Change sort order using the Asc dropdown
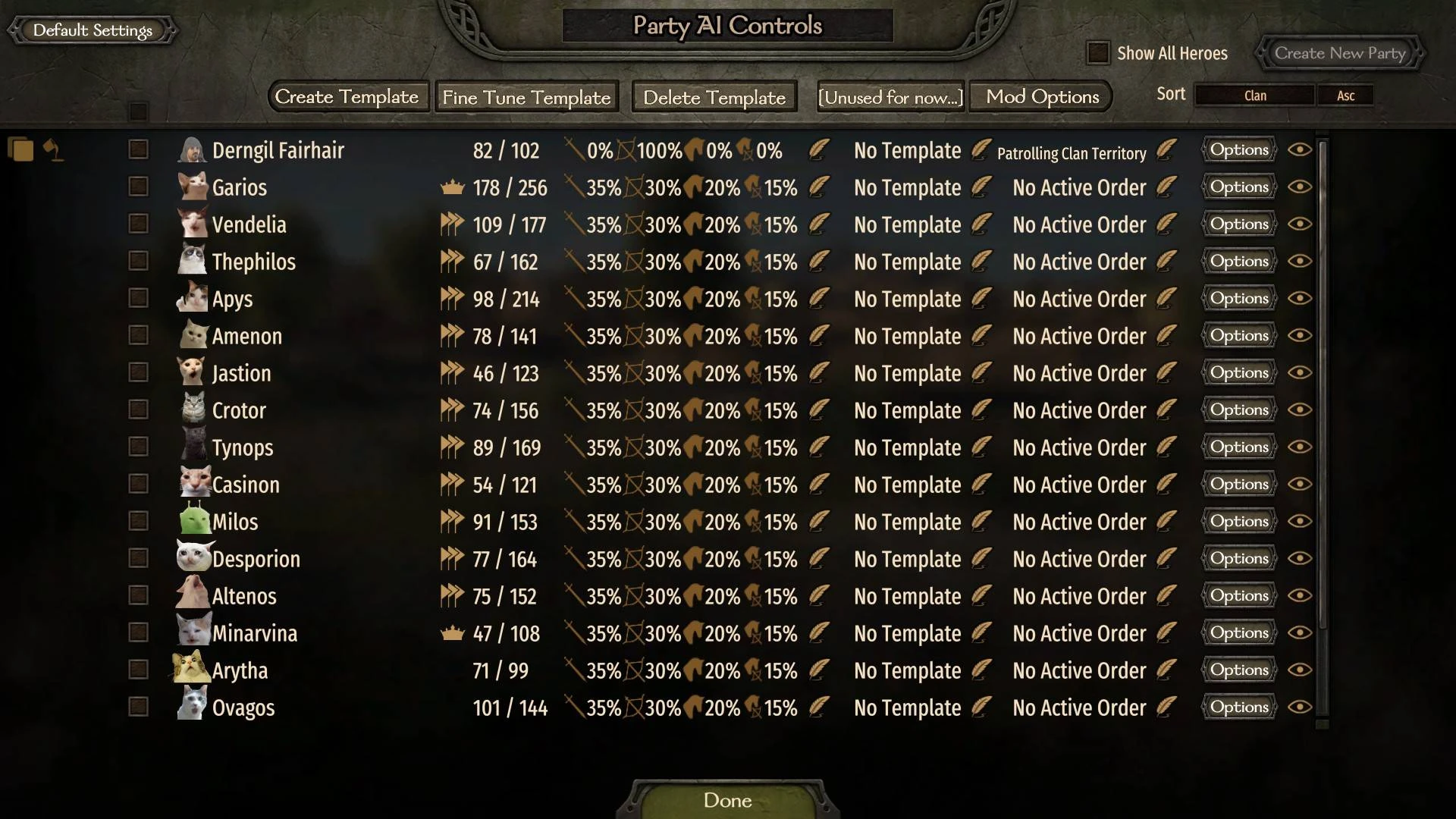The width and height of the screenshot is (1456, 819). [1346, 95]
